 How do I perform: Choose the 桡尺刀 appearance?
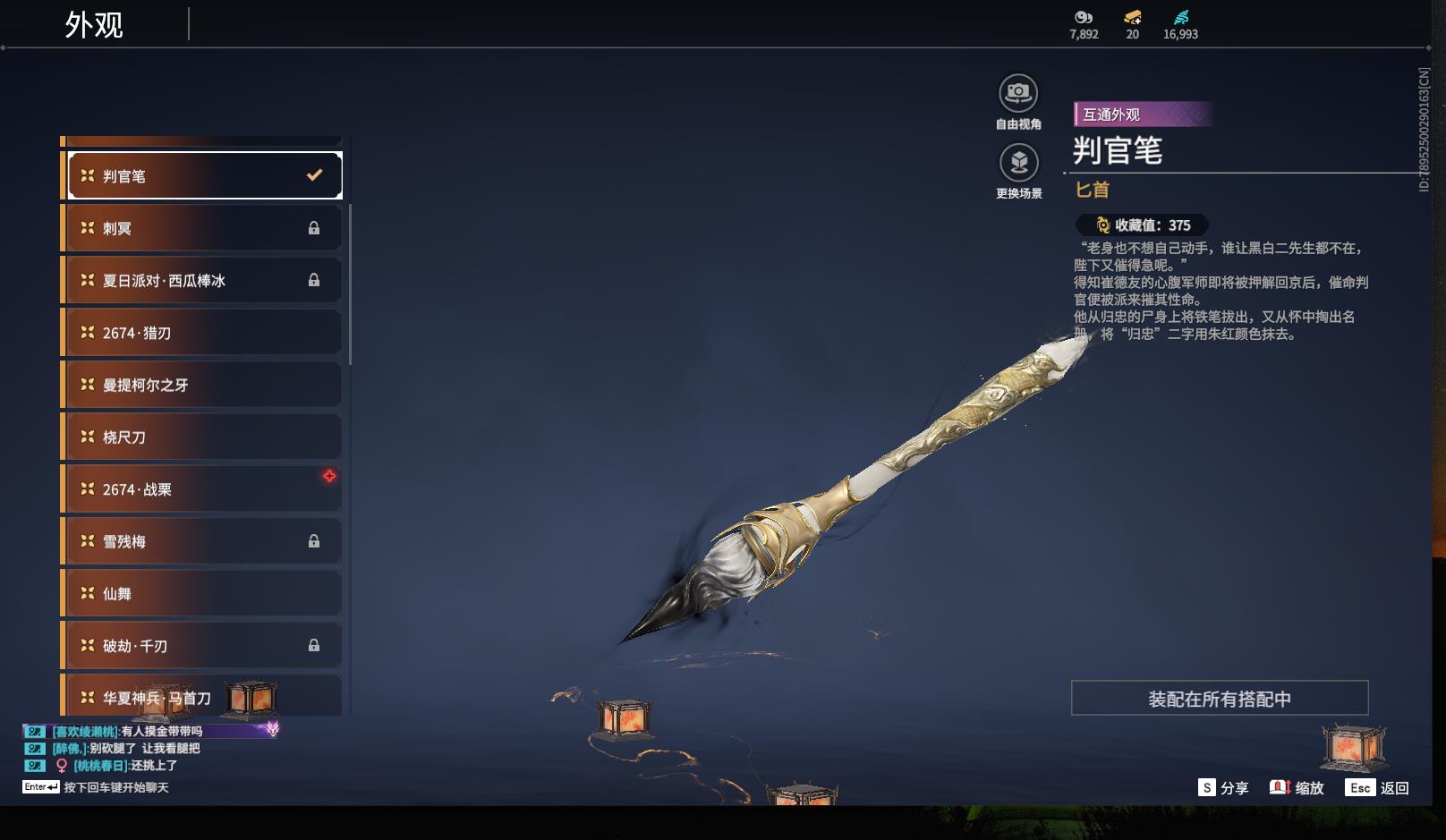pyautogui.click(x=204, y=437)
